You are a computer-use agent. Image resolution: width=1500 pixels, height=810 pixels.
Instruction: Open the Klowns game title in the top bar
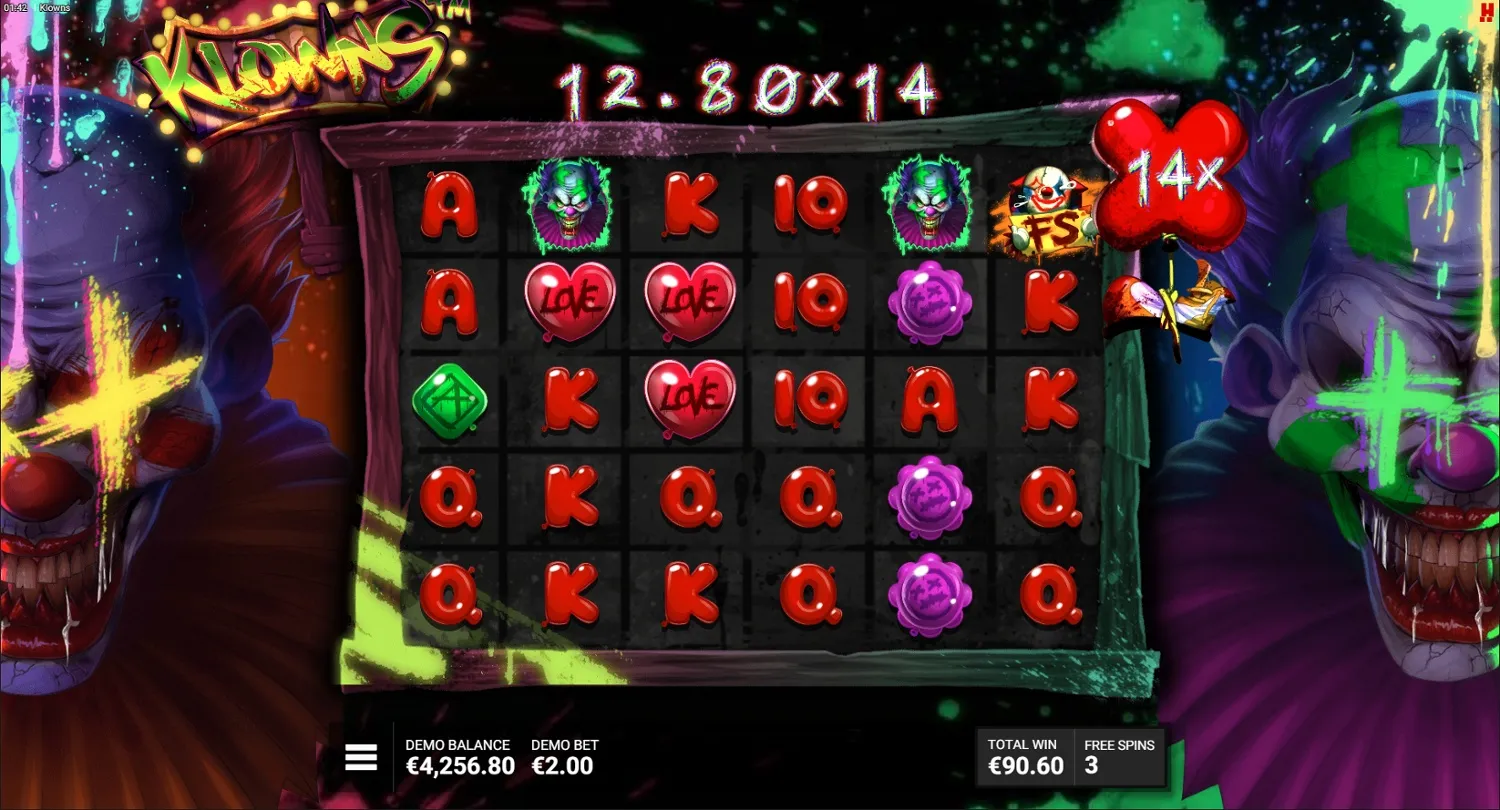[55, 6]
